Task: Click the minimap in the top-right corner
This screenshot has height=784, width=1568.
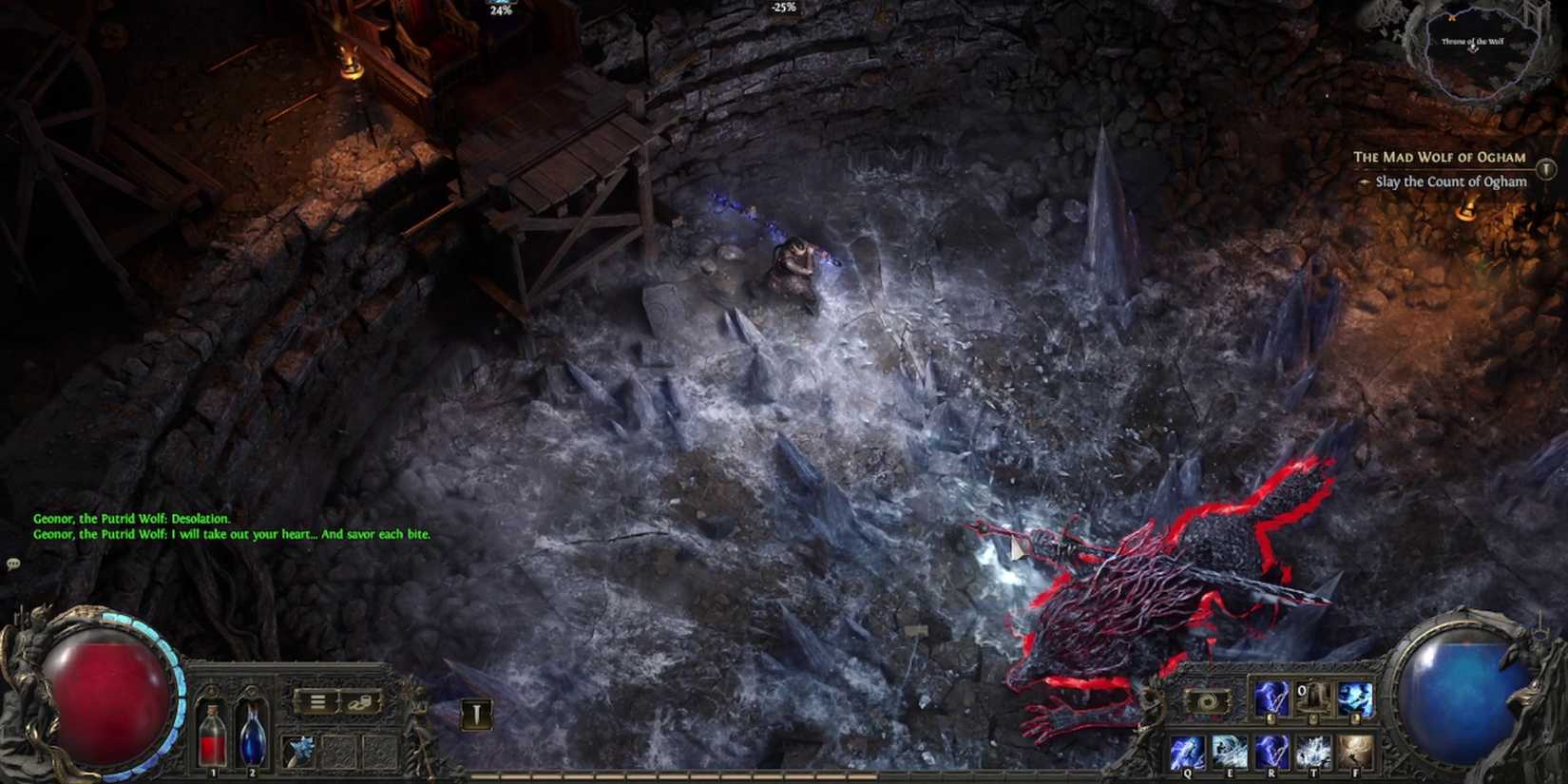Action: click(1473, 48)
